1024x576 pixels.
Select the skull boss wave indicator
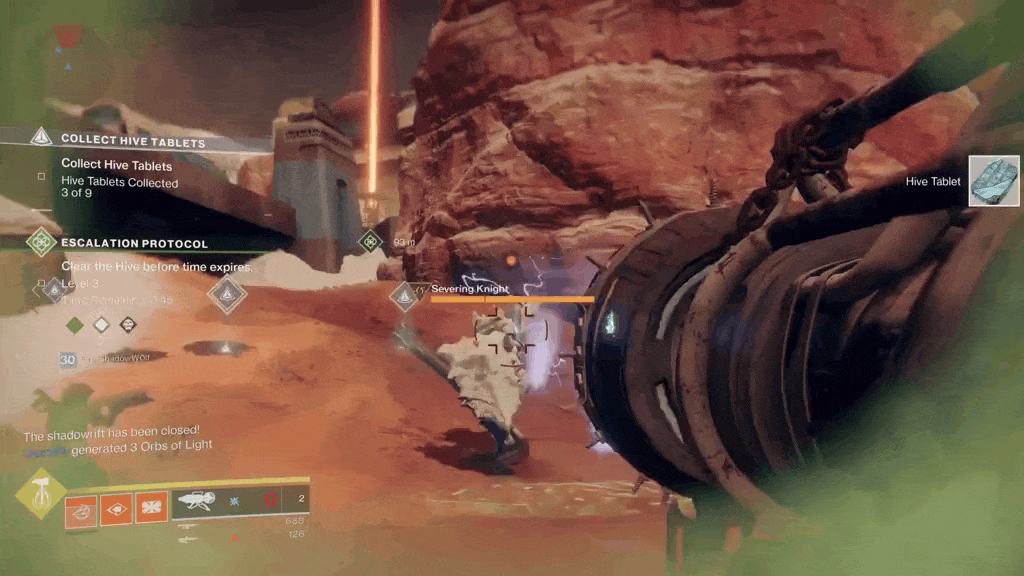pos(128,325)
